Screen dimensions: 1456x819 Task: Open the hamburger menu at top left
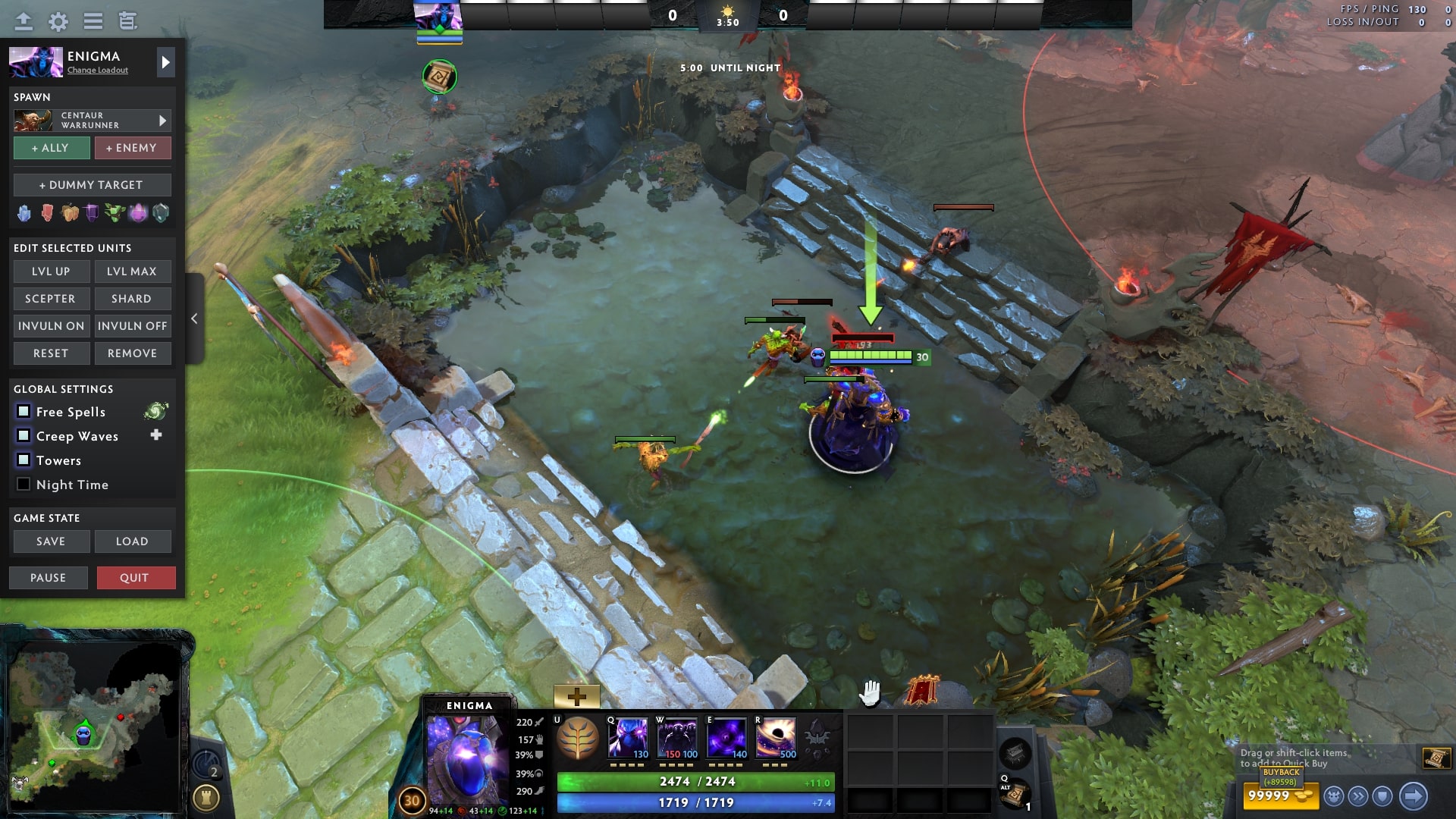click(93, 21)
